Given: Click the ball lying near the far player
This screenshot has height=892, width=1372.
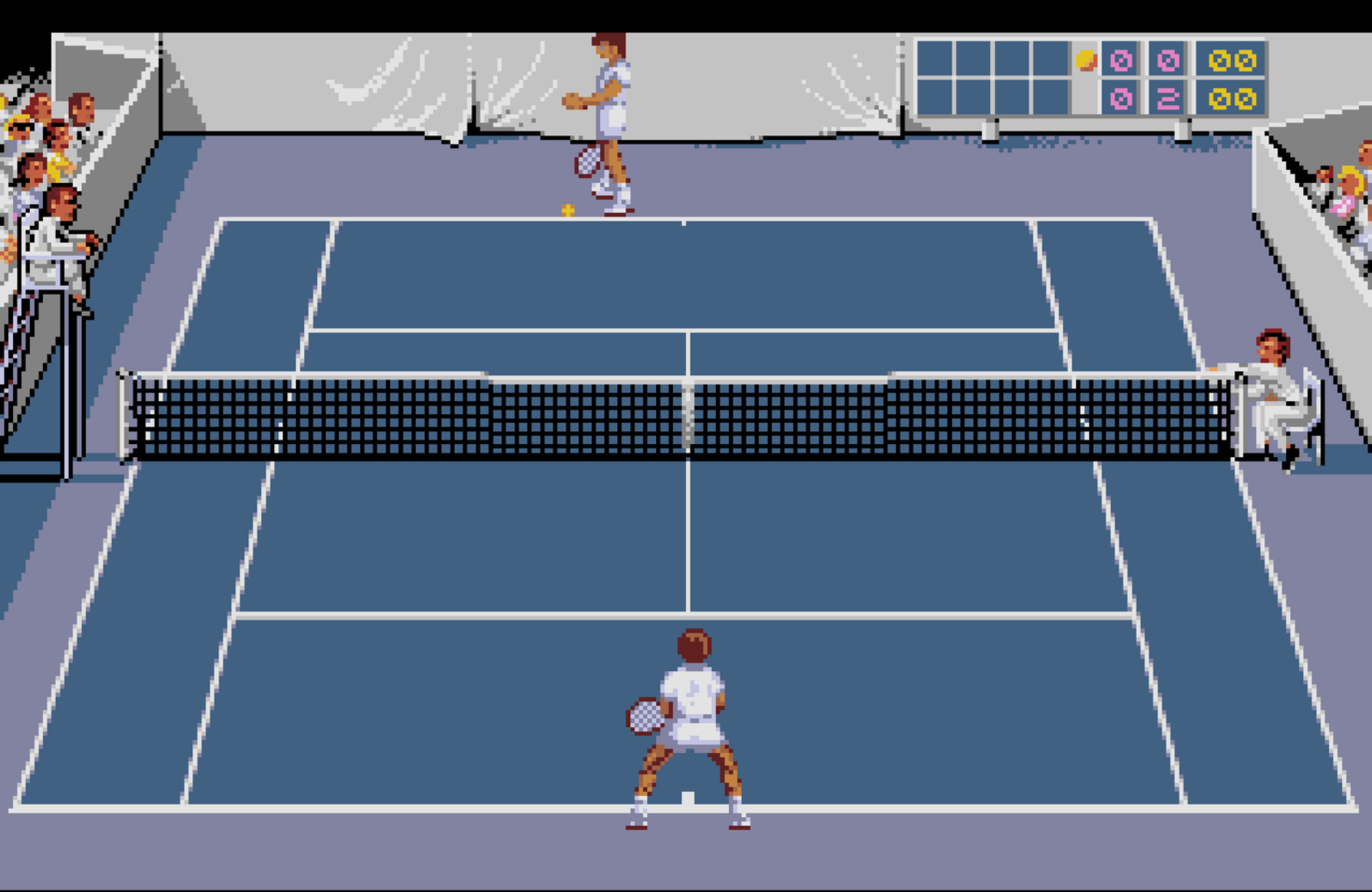Looking at the screenshot, I should [566, 211].
